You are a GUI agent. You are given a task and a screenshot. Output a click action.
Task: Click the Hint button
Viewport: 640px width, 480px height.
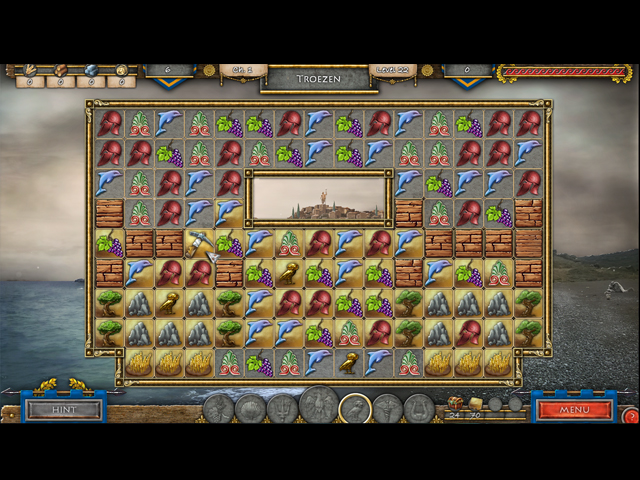(x=64, y=409)
